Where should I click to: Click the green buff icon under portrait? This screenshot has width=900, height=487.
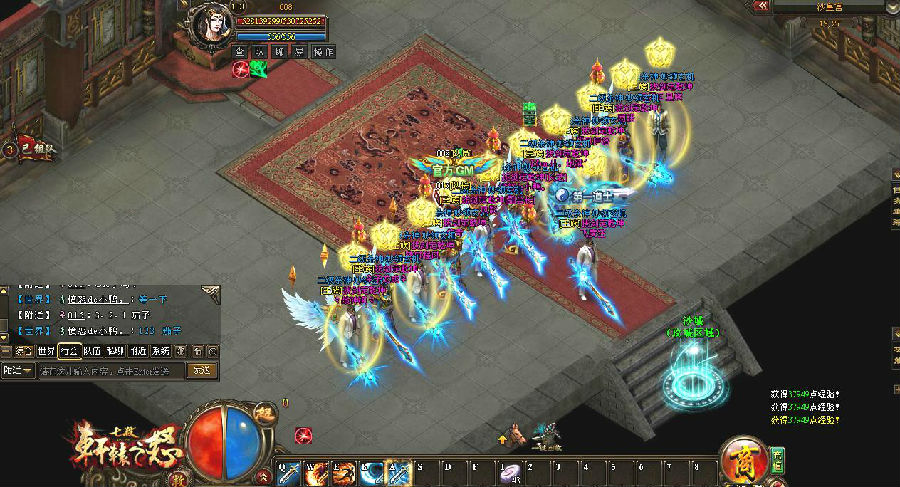(x=259, y=69)
